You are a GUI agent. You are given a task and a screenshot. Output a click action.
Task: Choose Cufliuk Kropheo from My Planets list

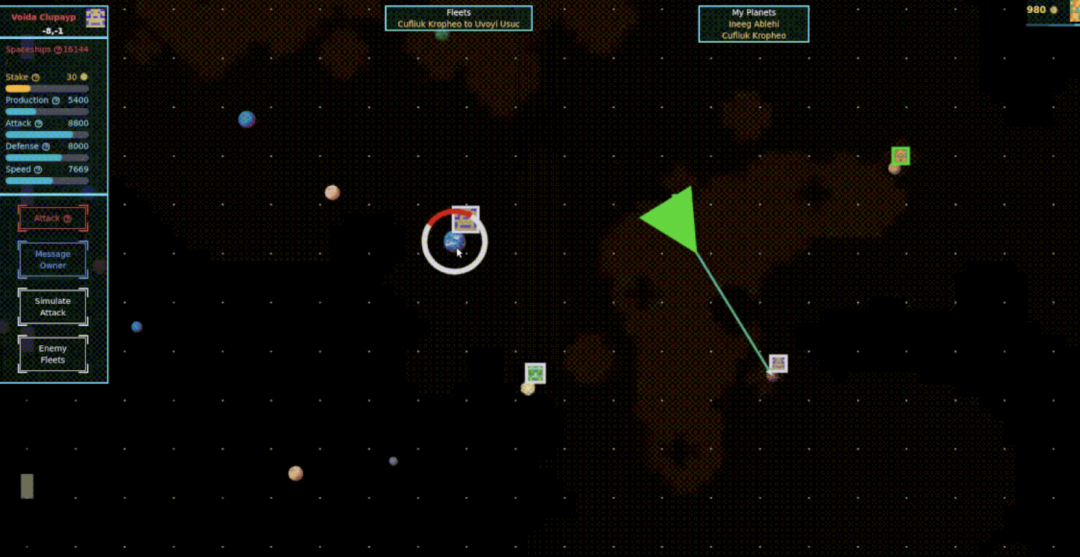753,36
